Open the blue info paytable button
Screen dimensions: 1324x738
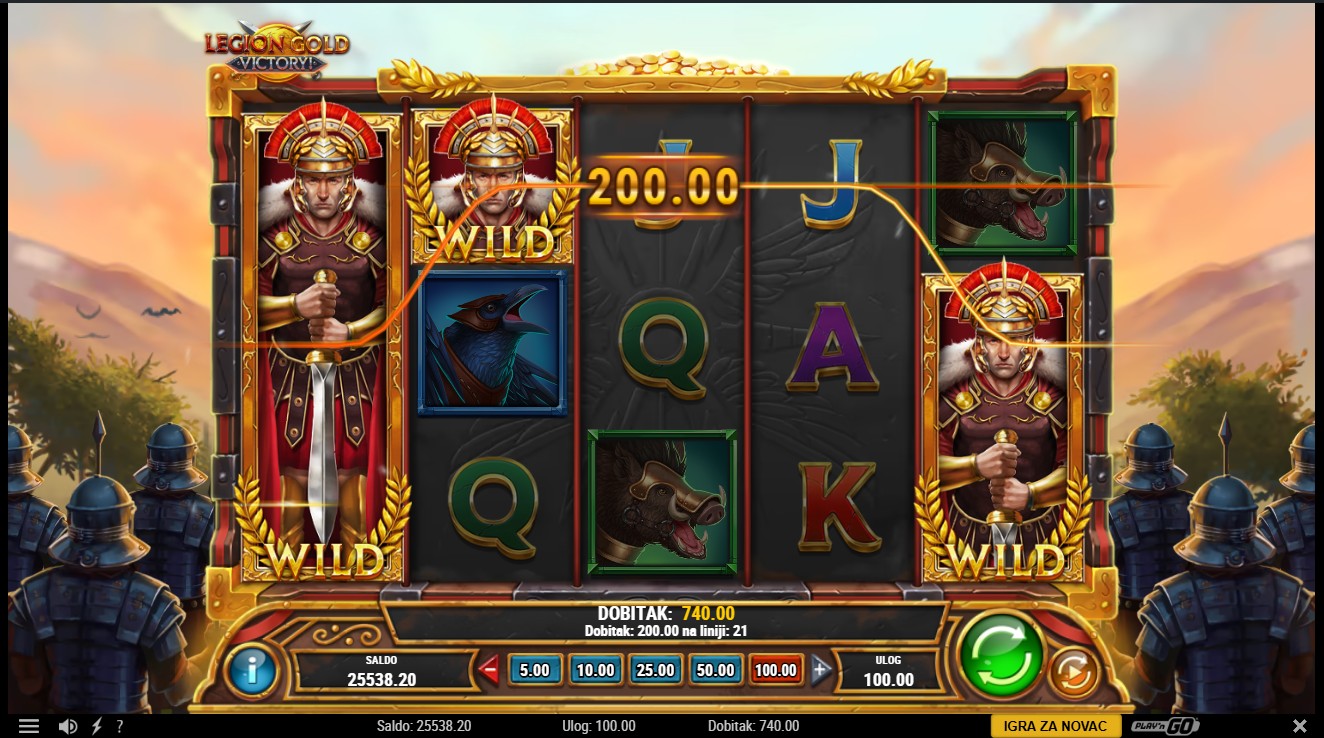252,669
